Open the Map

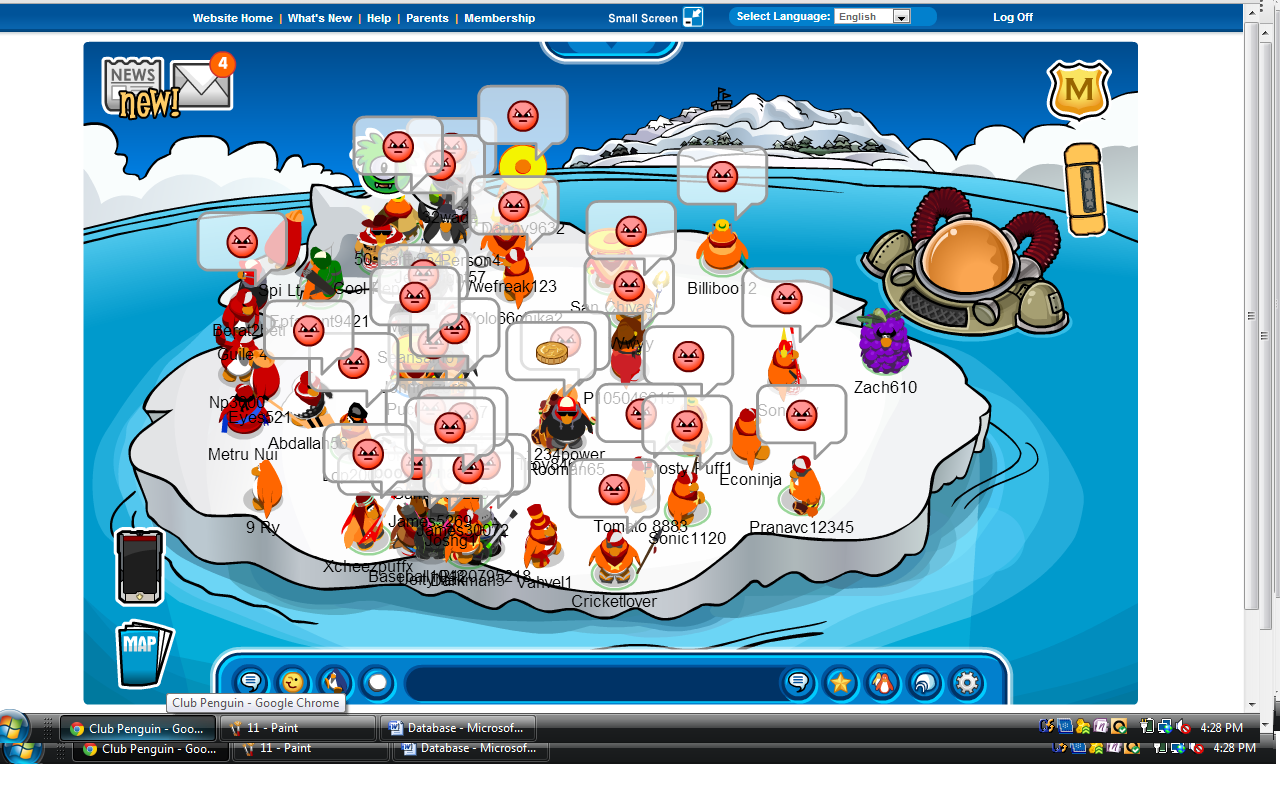tap(143, 654)
